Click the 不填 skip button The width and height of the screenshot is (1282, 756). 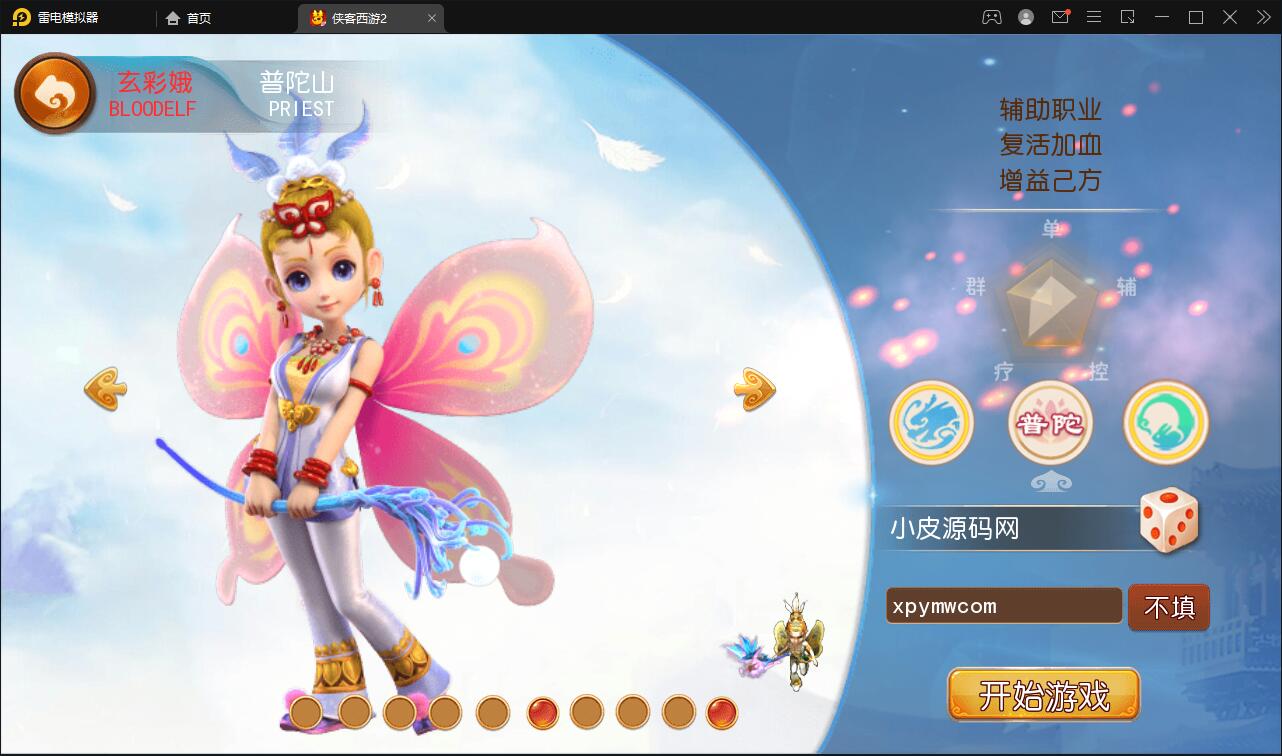tap(1168, 607)
